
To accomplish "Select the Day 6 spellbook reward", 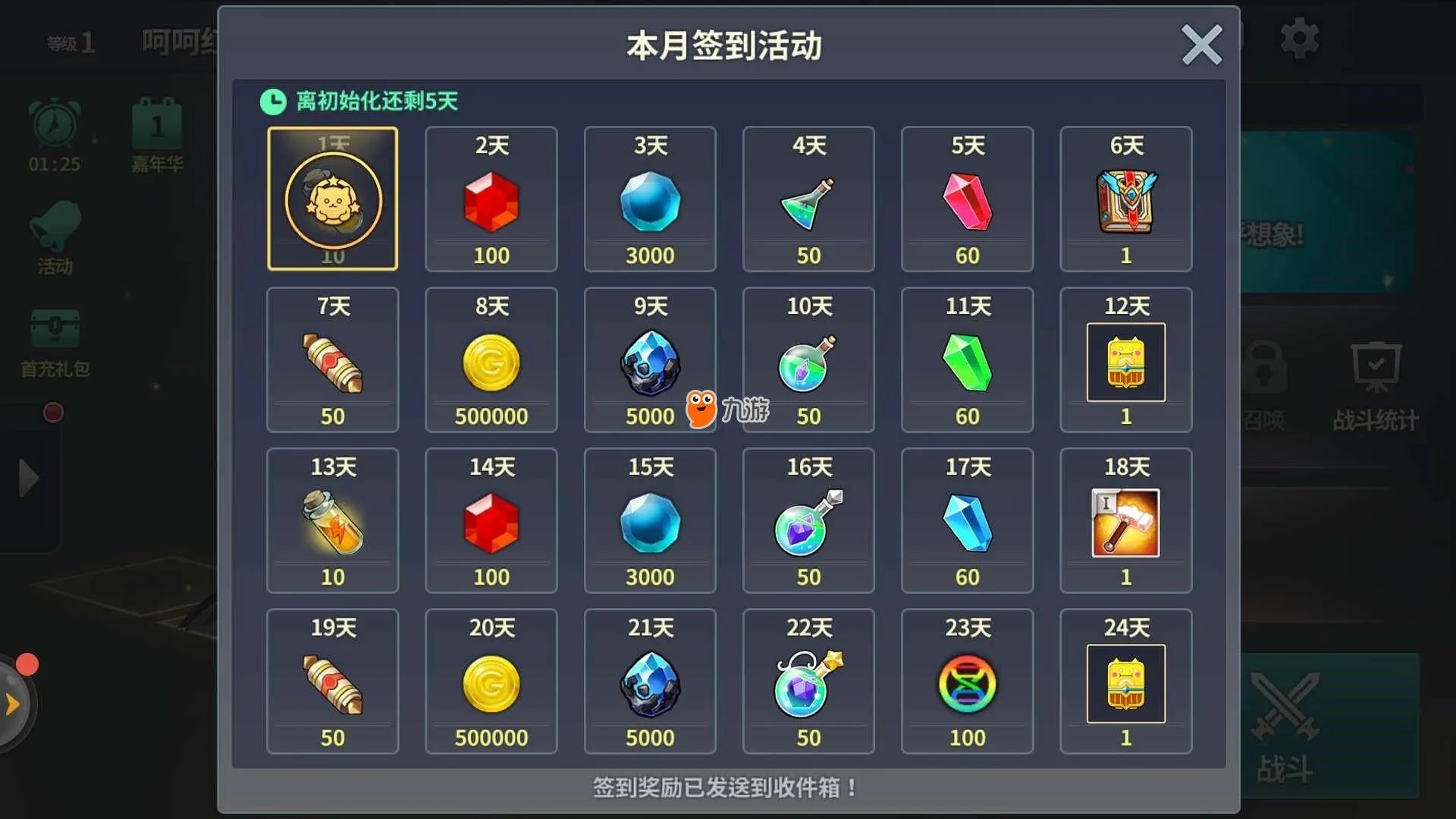I will click(x=1125, y=199).
